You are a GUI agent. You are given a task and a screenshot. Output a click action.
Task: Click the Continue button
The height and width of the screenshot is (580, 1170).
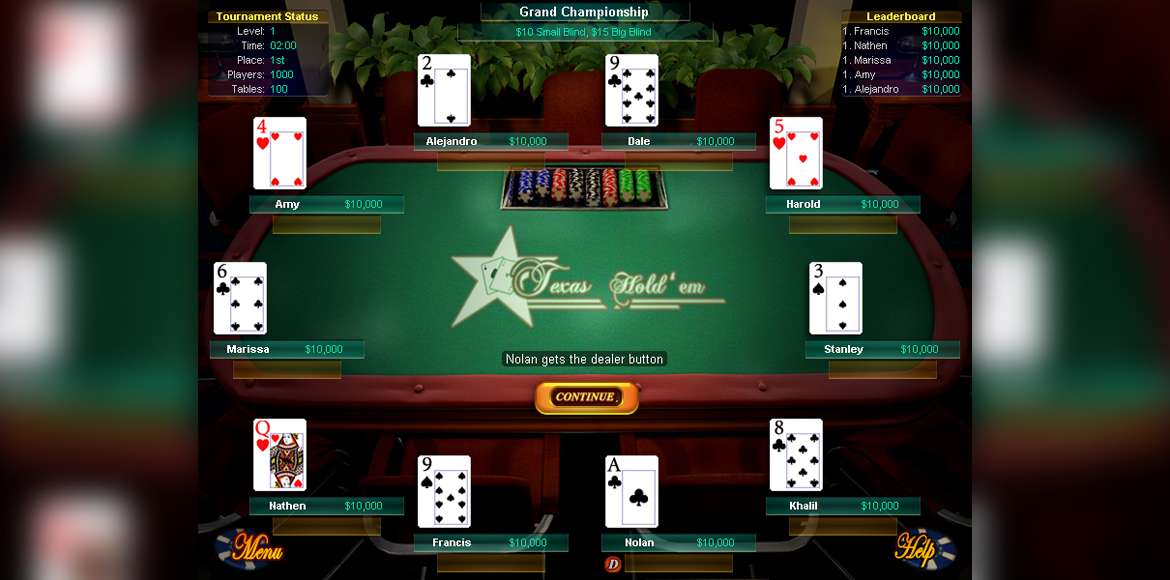tap(586, 397)
